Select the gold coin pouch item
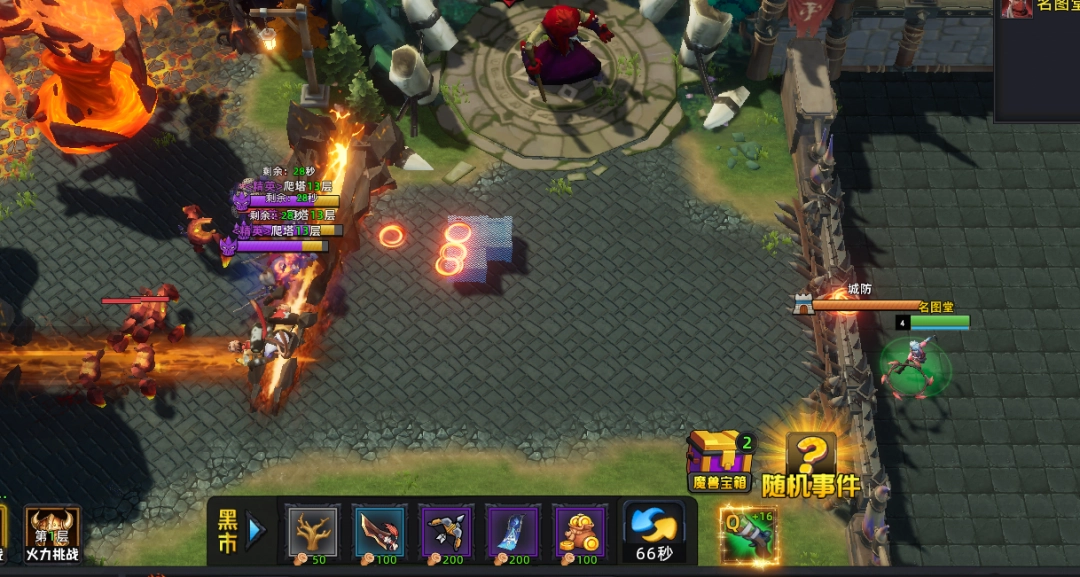The width and height of the screenshot is (1080, 577). pyautogui.click(x=580, y=530)
